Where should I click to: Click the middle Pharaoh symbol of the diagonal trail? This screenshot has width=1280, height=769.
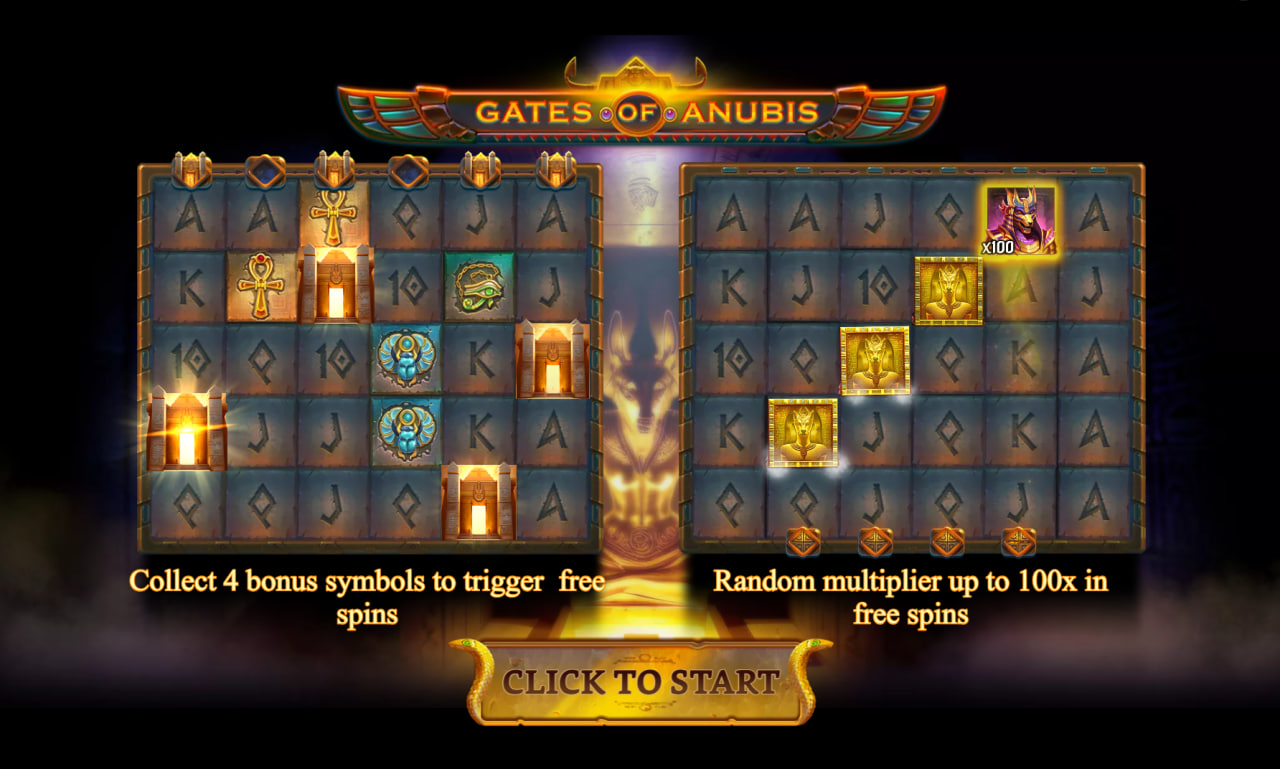coord(877,363)
